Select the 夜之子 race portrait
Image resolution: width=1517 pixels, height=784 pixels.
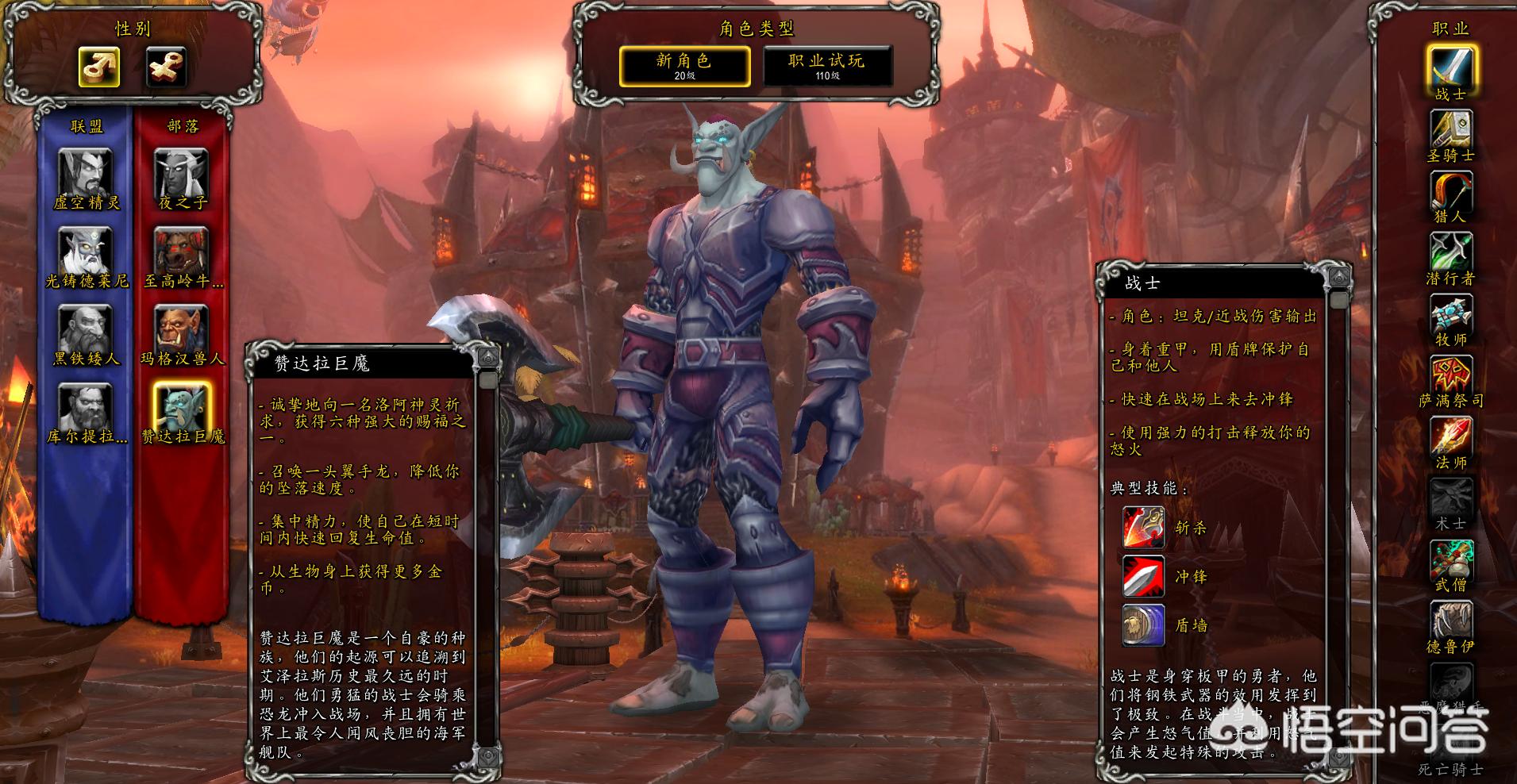click(182, 173)
